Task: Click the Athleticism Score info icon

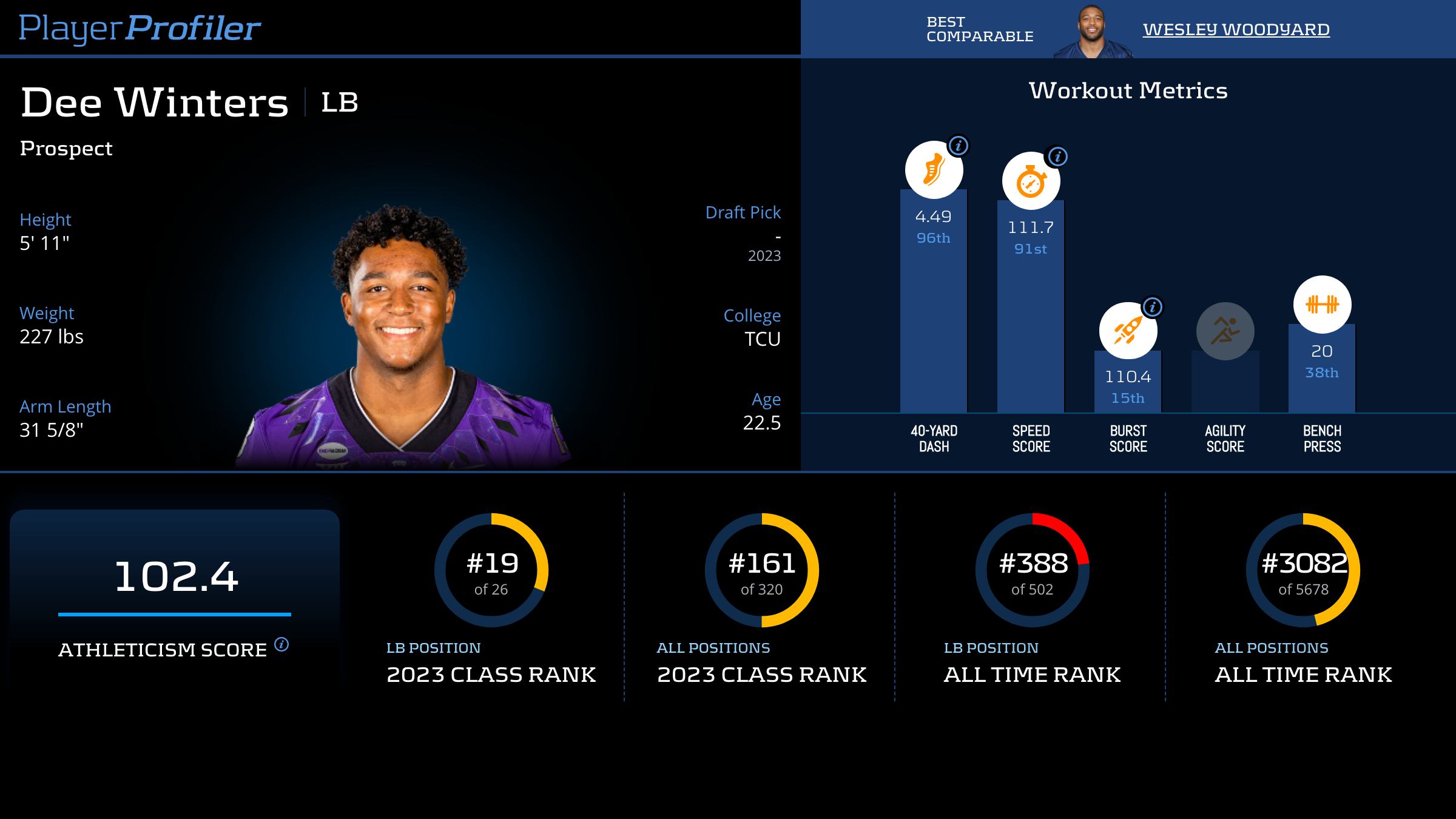Action: [281, 644]
